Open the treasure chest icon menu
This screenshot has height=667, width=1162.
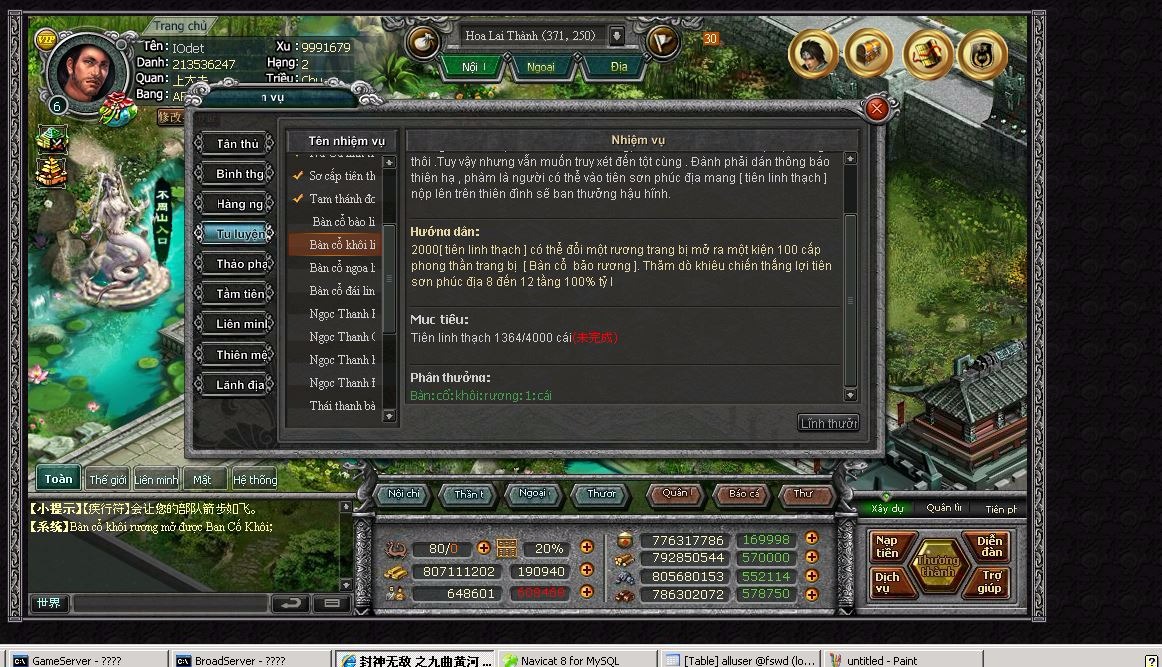pyautogui.click(x=869, y=52)
